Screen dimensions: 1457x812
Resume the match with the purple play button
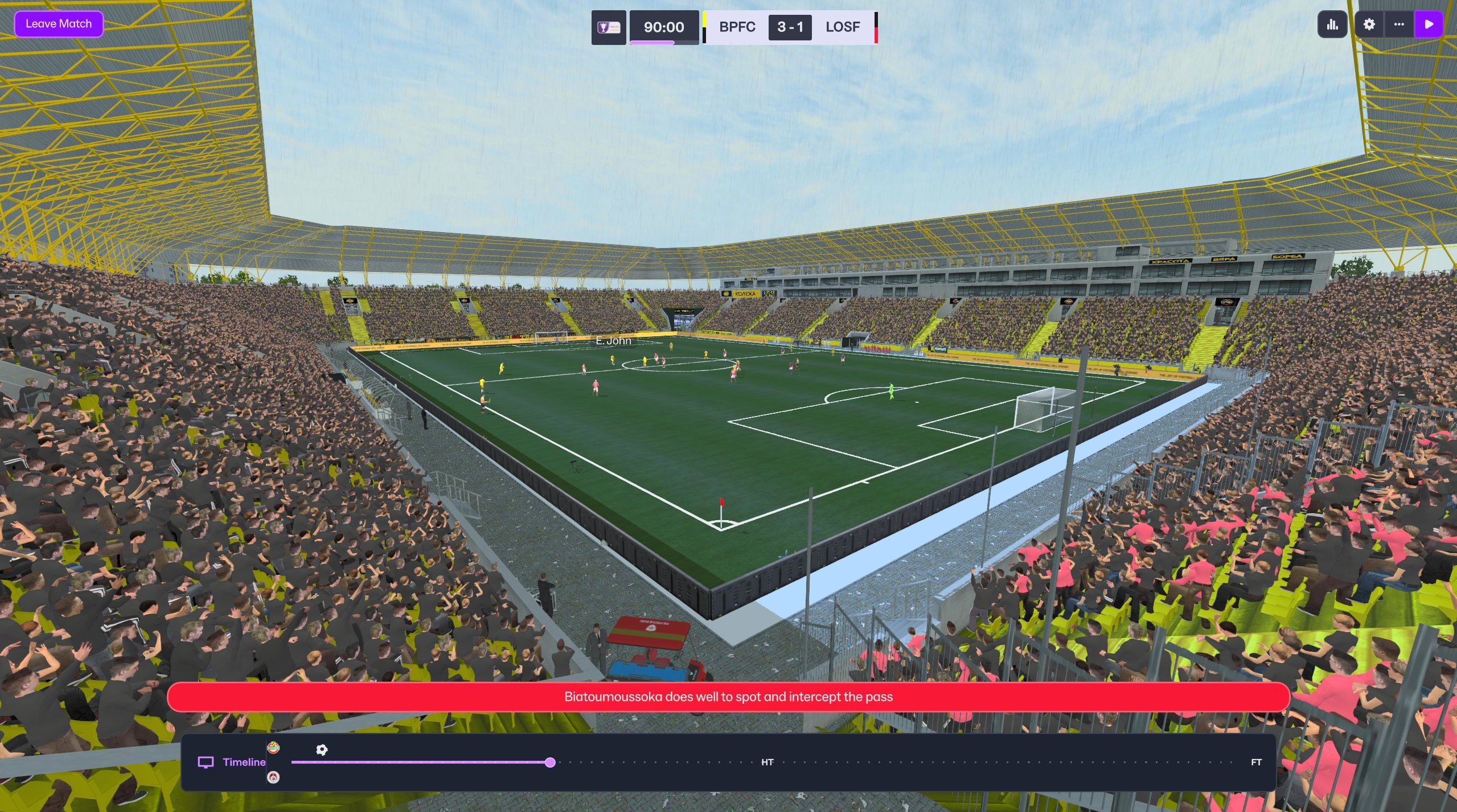coord(1429,24)
